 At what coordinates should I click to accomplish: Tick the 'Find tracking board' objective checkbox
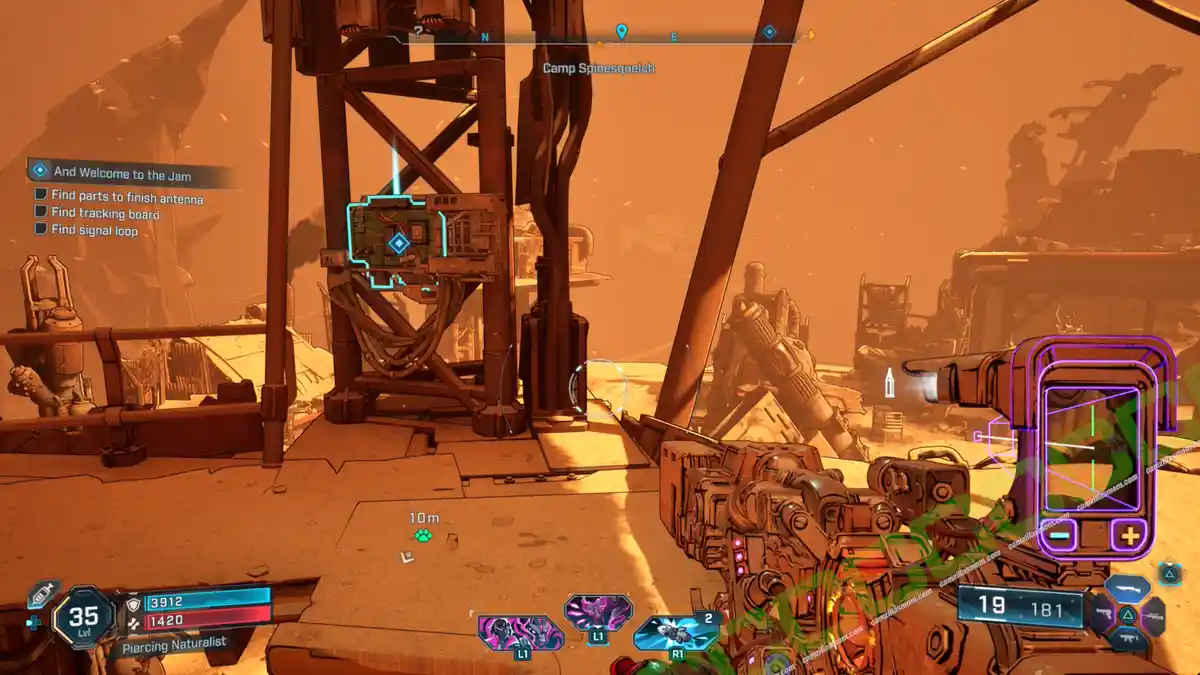click(x=41, y=213)
